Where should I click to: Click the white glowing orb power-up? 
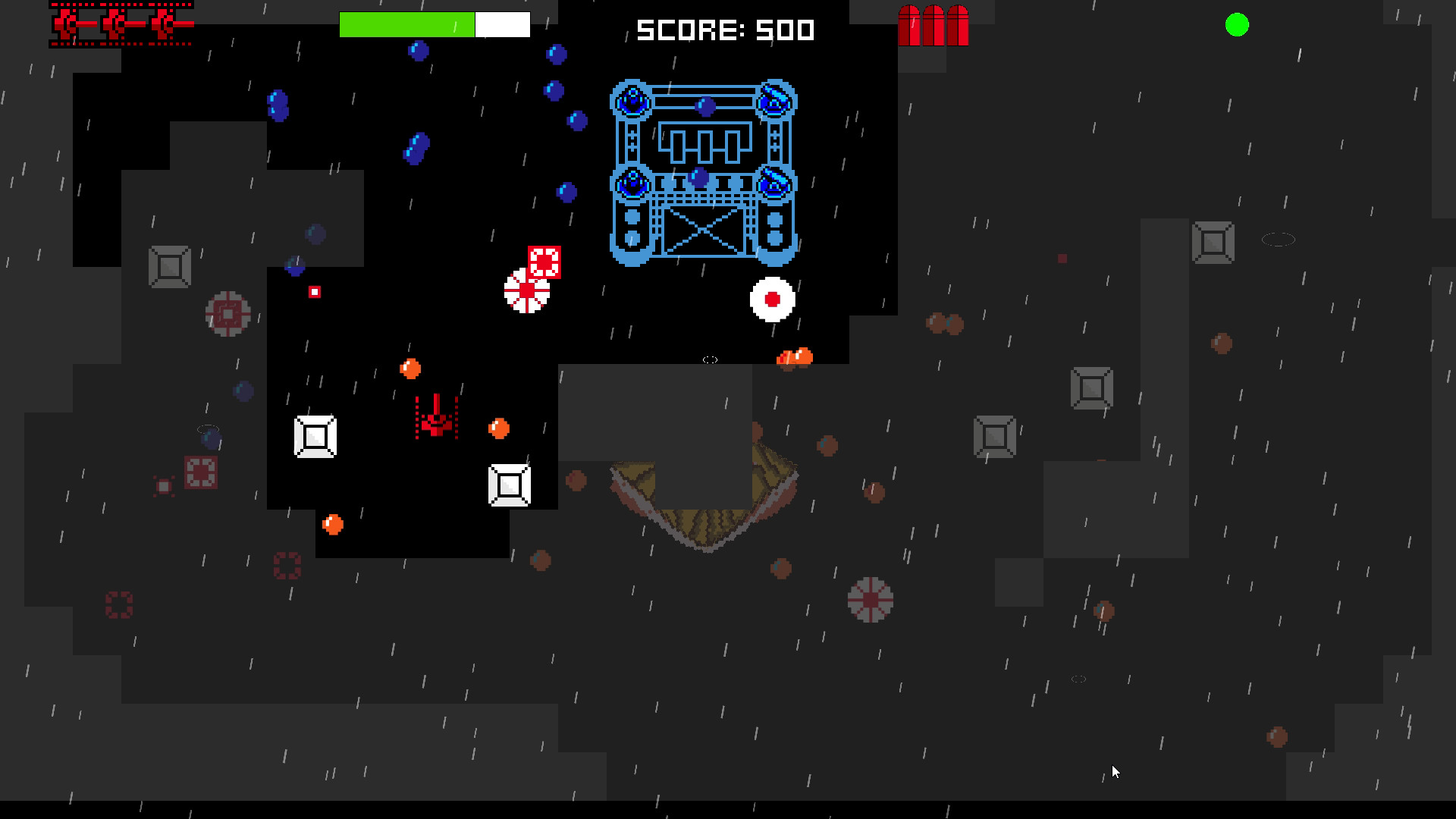pyautogui.click(x=772, y=300)
